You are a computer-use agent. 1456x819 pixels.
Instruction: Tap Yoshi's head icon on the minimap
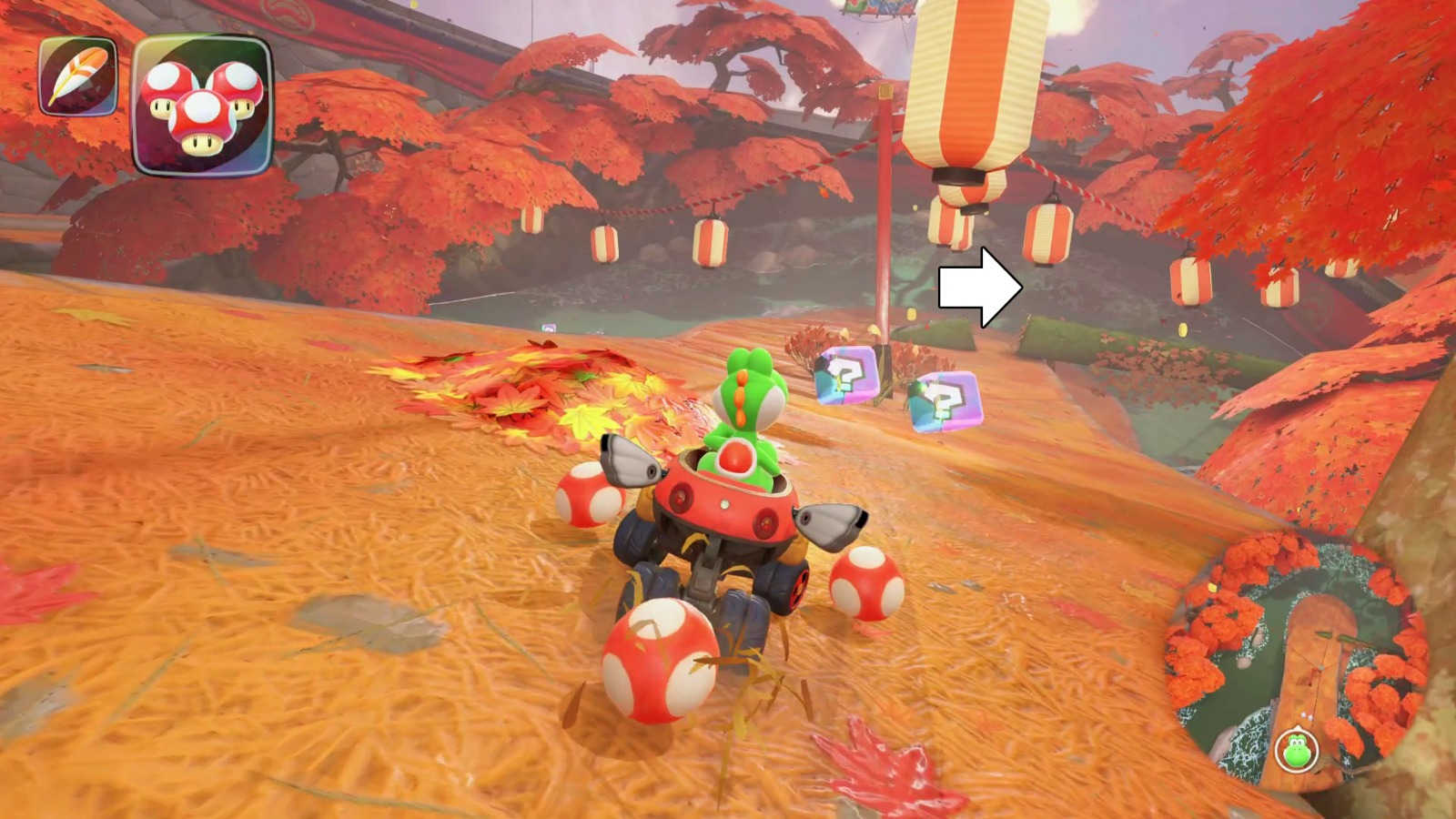coord(1297,749)
